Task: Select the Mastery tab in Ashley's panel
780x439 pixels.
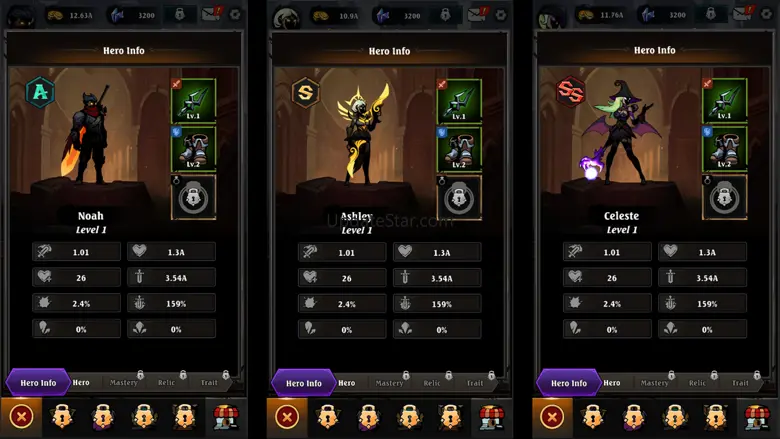Action: tap(389, 382)
